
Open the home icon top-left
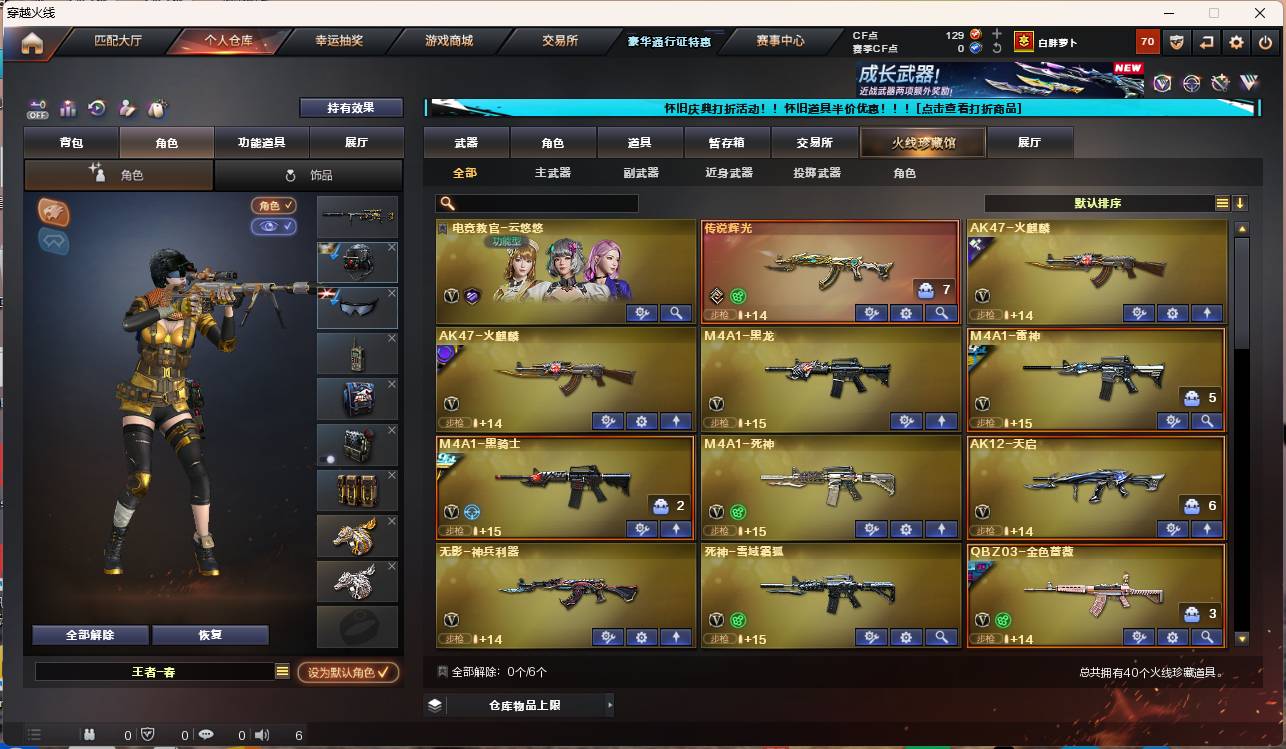(33, 43)
